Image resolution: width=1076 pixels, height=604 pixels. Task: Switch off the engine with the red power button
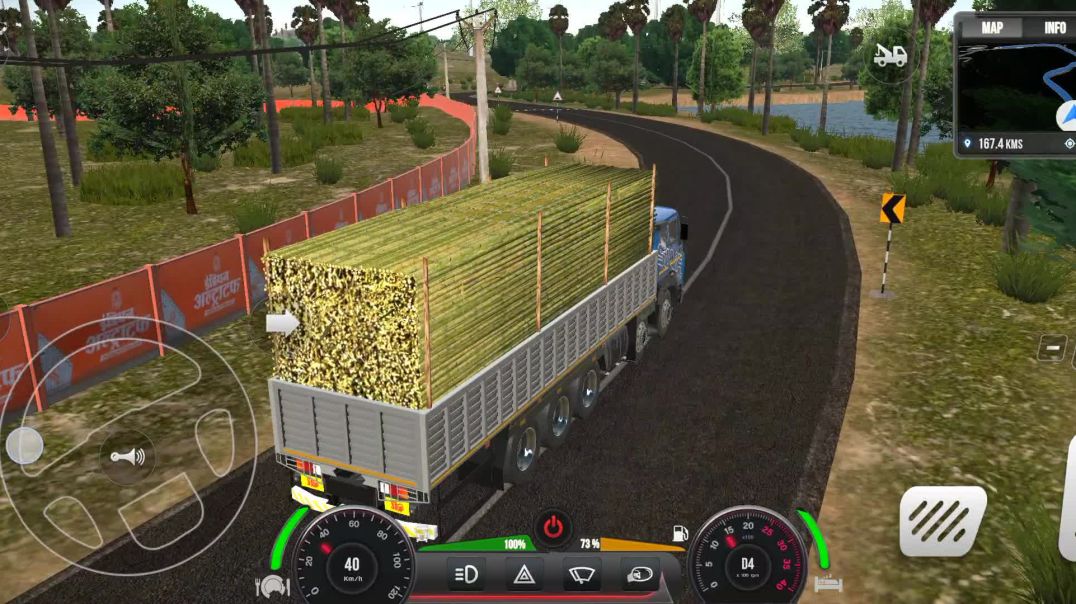551,526
